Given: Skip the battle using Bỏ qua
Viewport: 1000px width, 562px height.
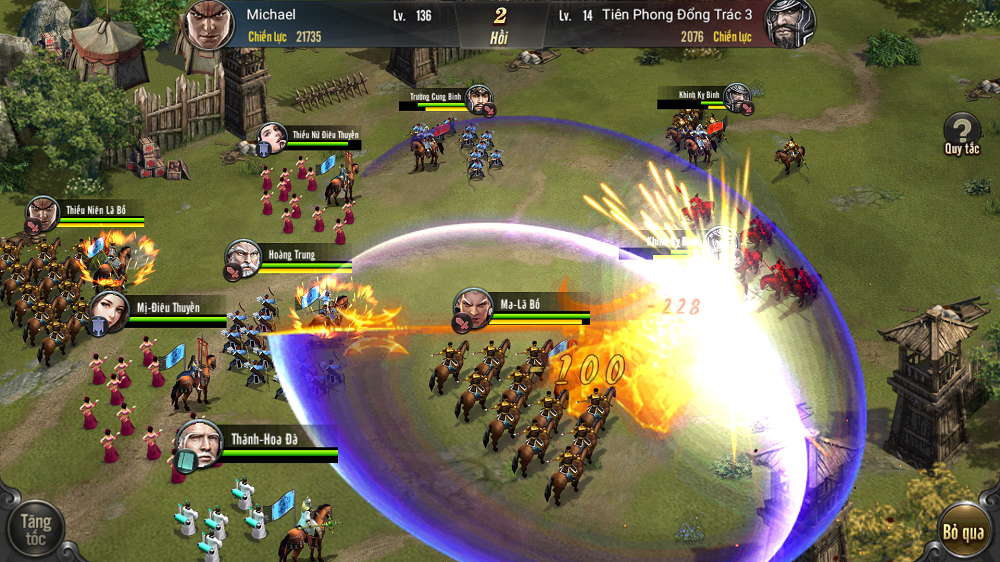Looking at the screenshot, I should click(963, 531).
